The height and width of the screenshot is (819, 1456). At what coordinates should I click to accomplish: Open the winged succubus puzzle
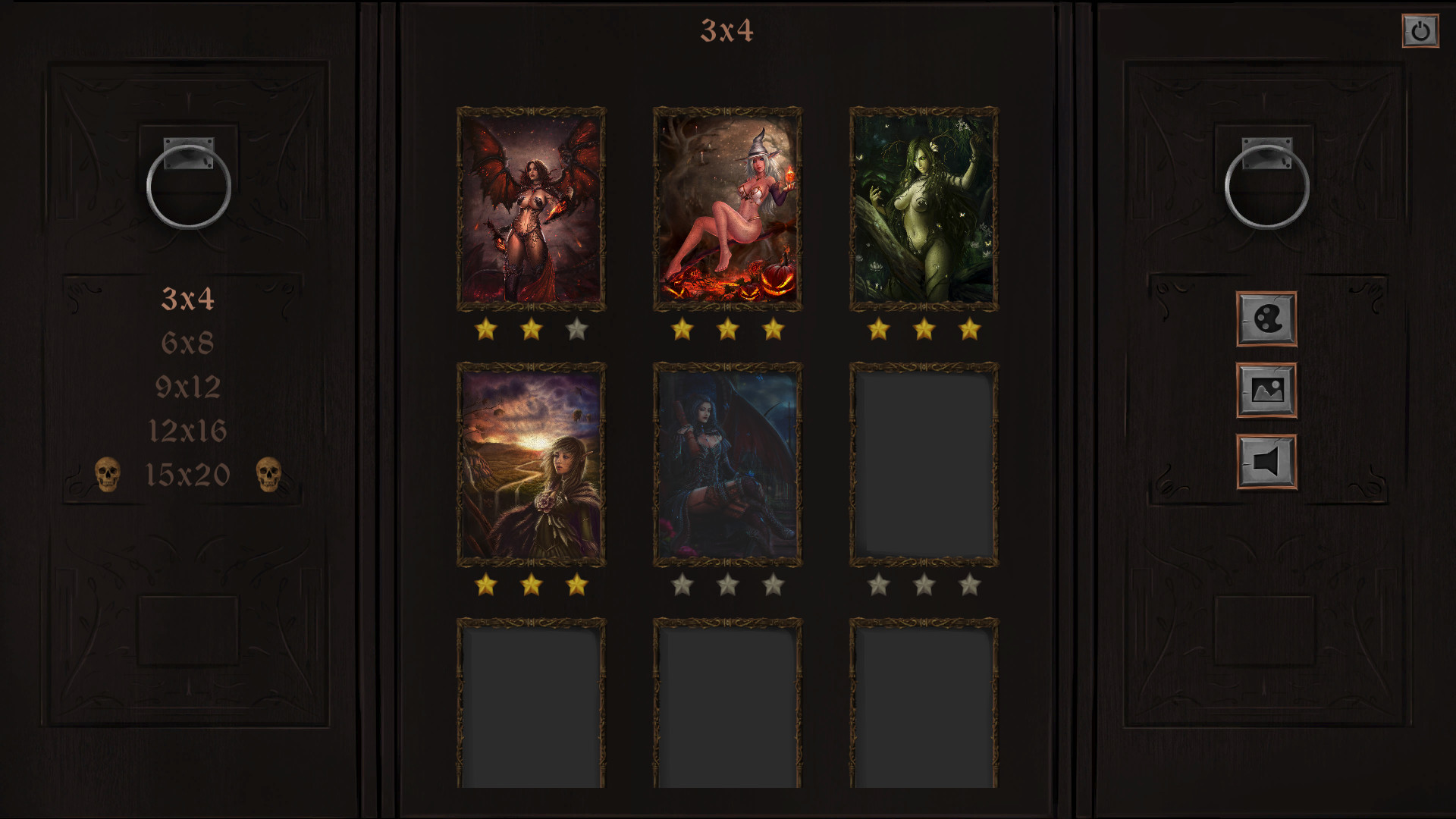click(531, 209)
